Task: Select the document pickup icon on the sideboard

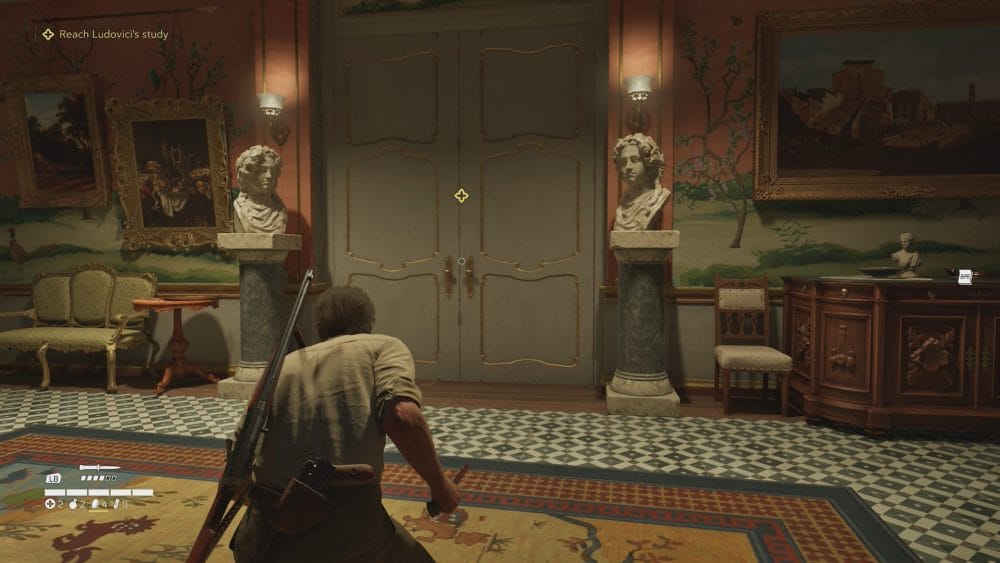Action: 965,276
